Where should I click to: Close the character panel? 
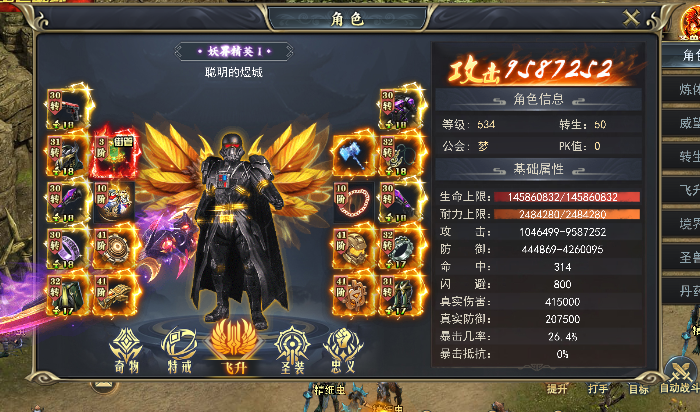631,18
